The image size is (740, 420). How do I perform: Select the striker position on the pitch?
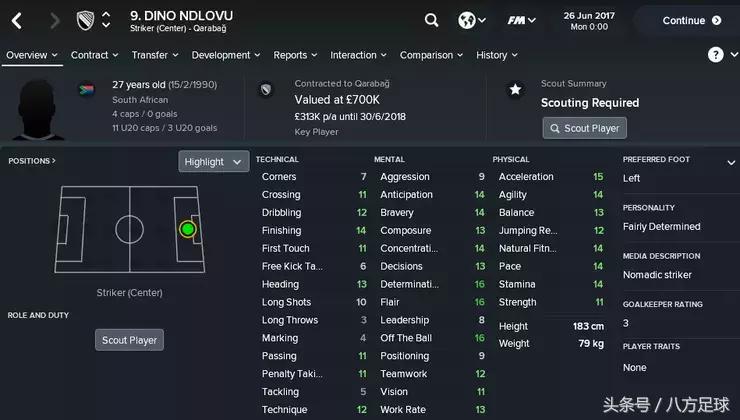pyautogui.click(x=187, y=229)
